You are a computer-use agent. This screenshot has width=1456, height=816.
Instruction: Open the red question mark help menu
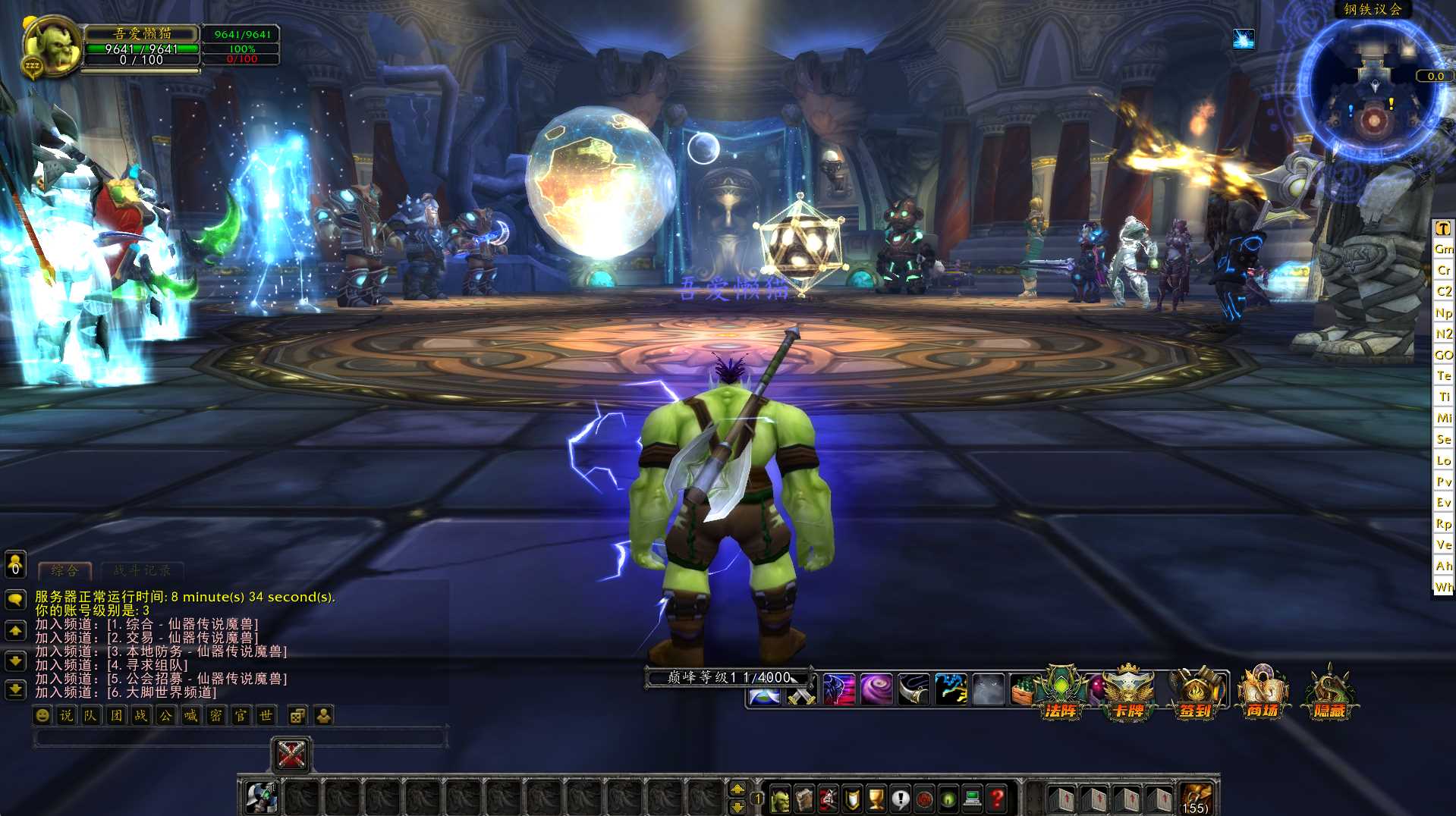(997, 799)
